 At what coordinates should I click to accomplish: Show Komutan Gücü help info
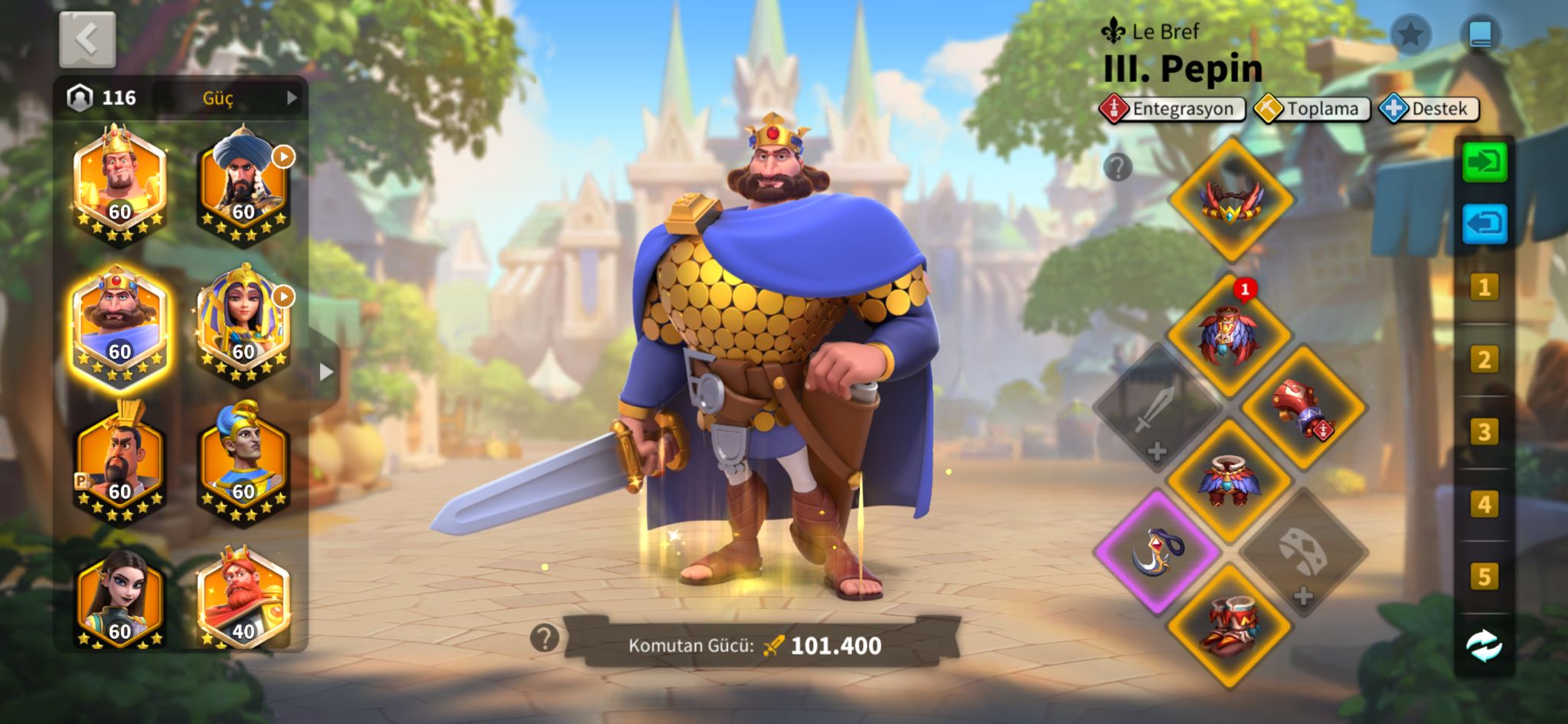(544, 637)
